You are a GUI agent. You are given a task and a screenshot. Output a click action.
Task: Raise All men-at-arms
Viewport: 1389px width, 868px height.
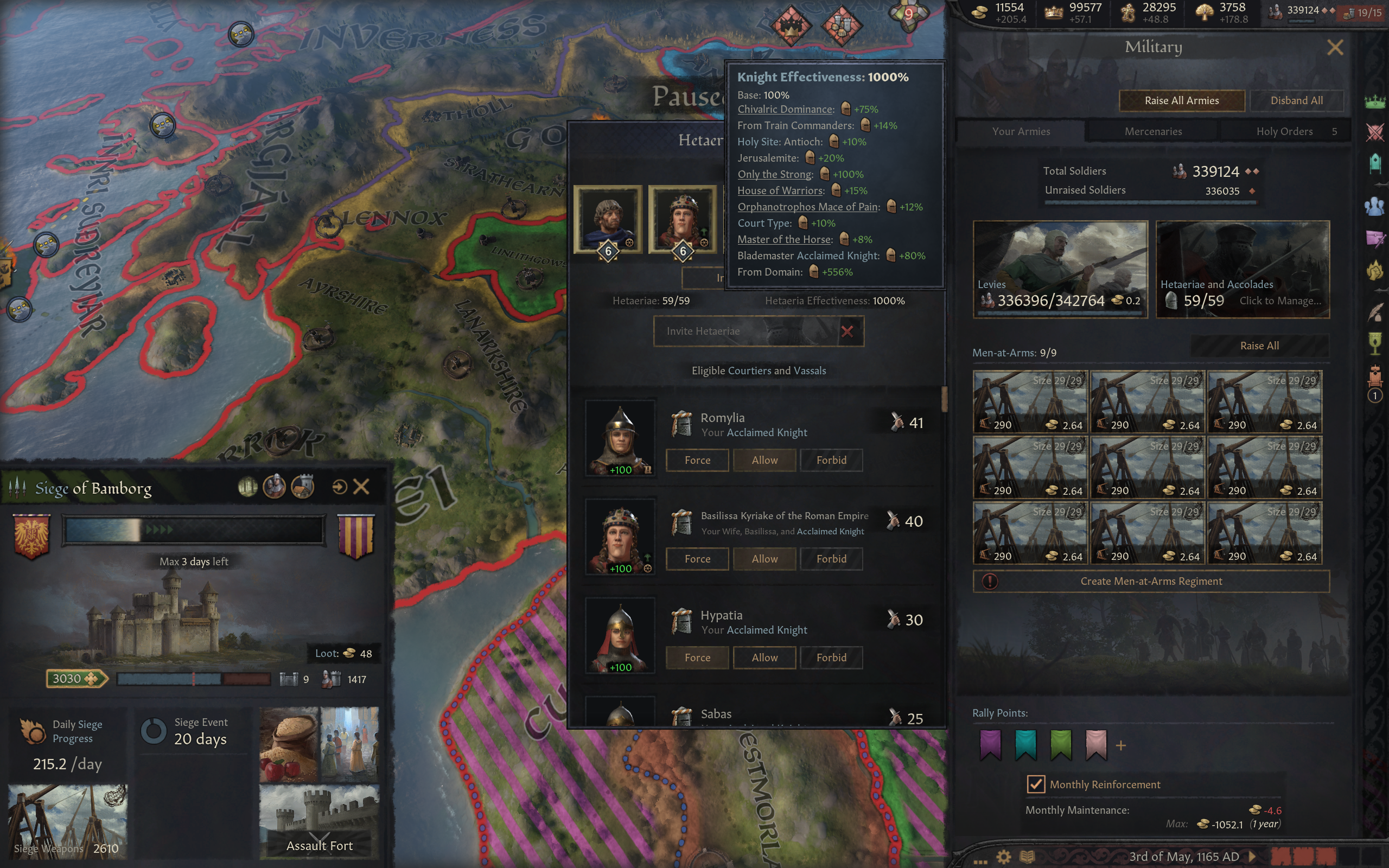pyautogui.click(x=1259, y=346)
